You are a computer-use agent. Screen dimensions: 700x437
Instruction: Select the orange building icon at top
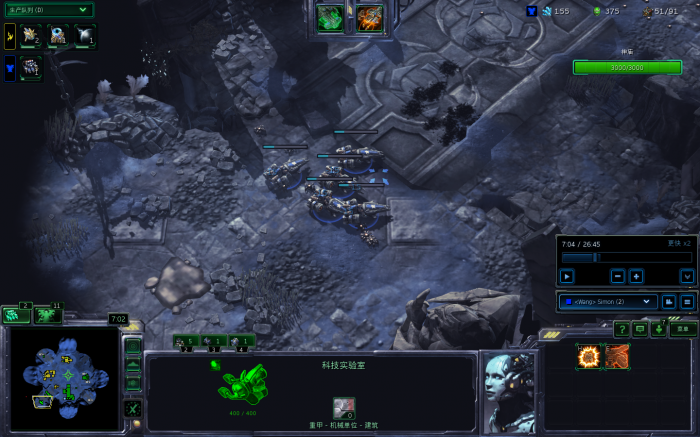(x=370, y=18)
